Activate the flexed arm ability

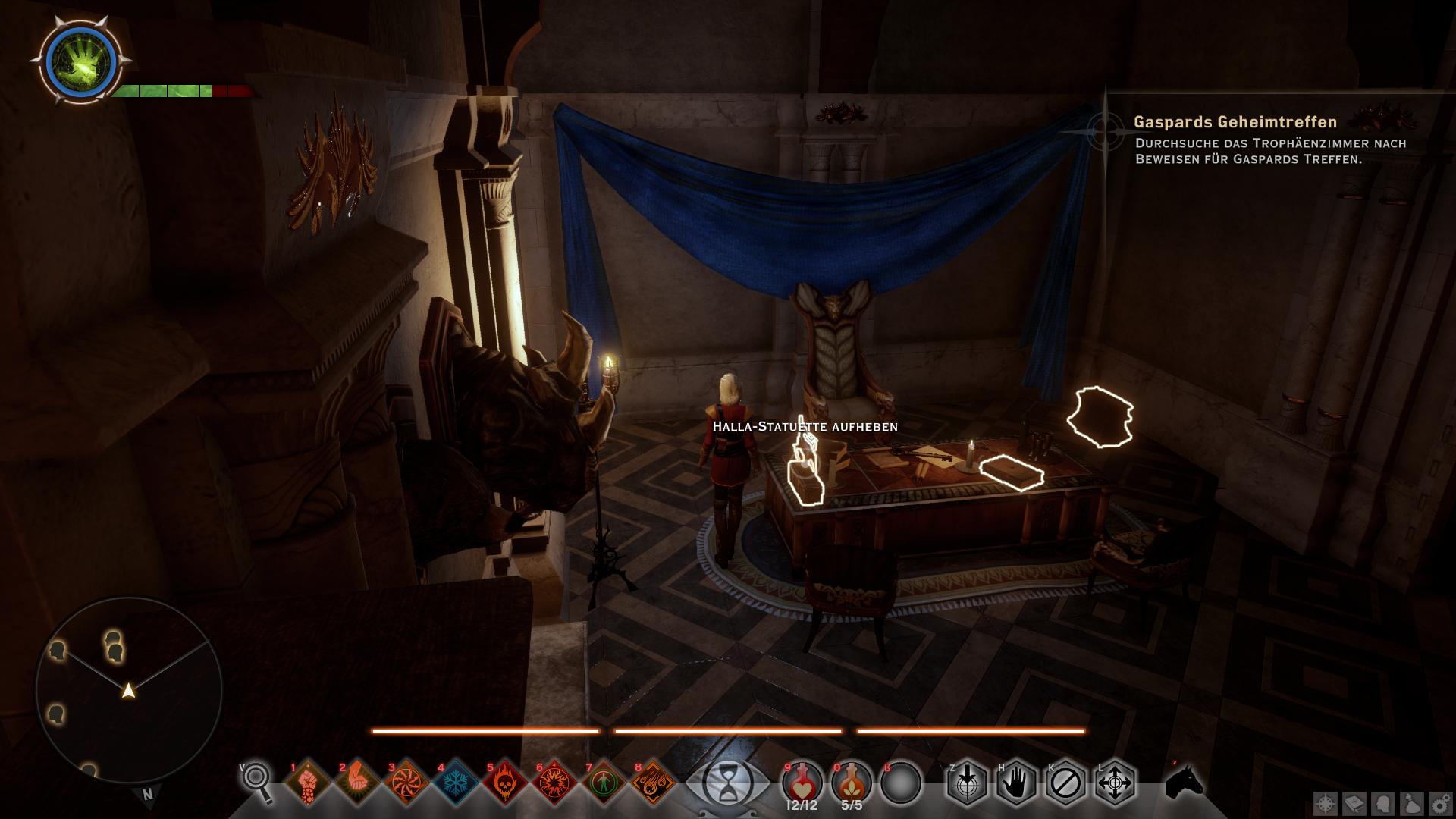pos(357,783)
